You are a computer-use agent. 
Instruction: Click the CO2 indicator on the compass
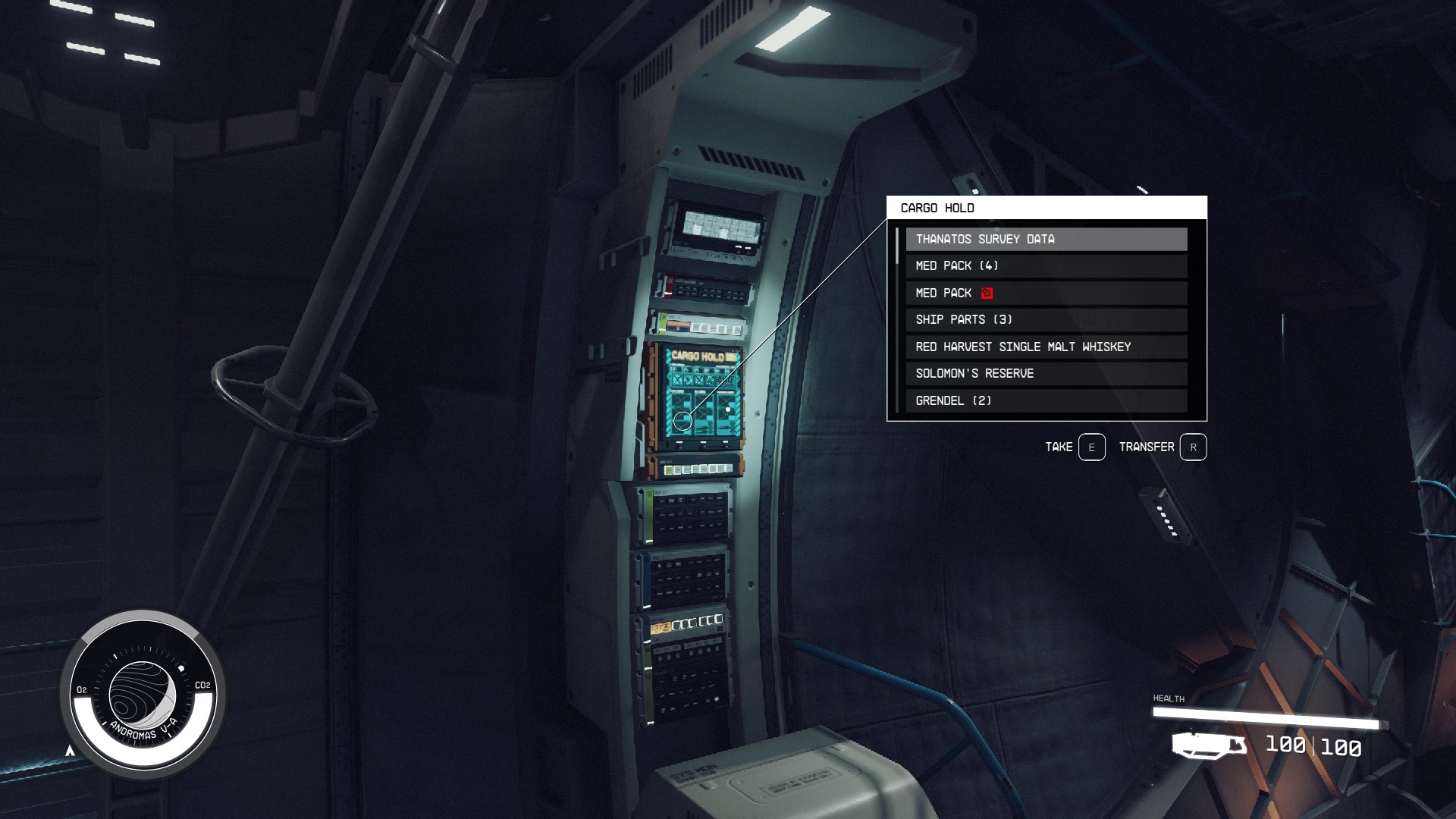point(202,685)
